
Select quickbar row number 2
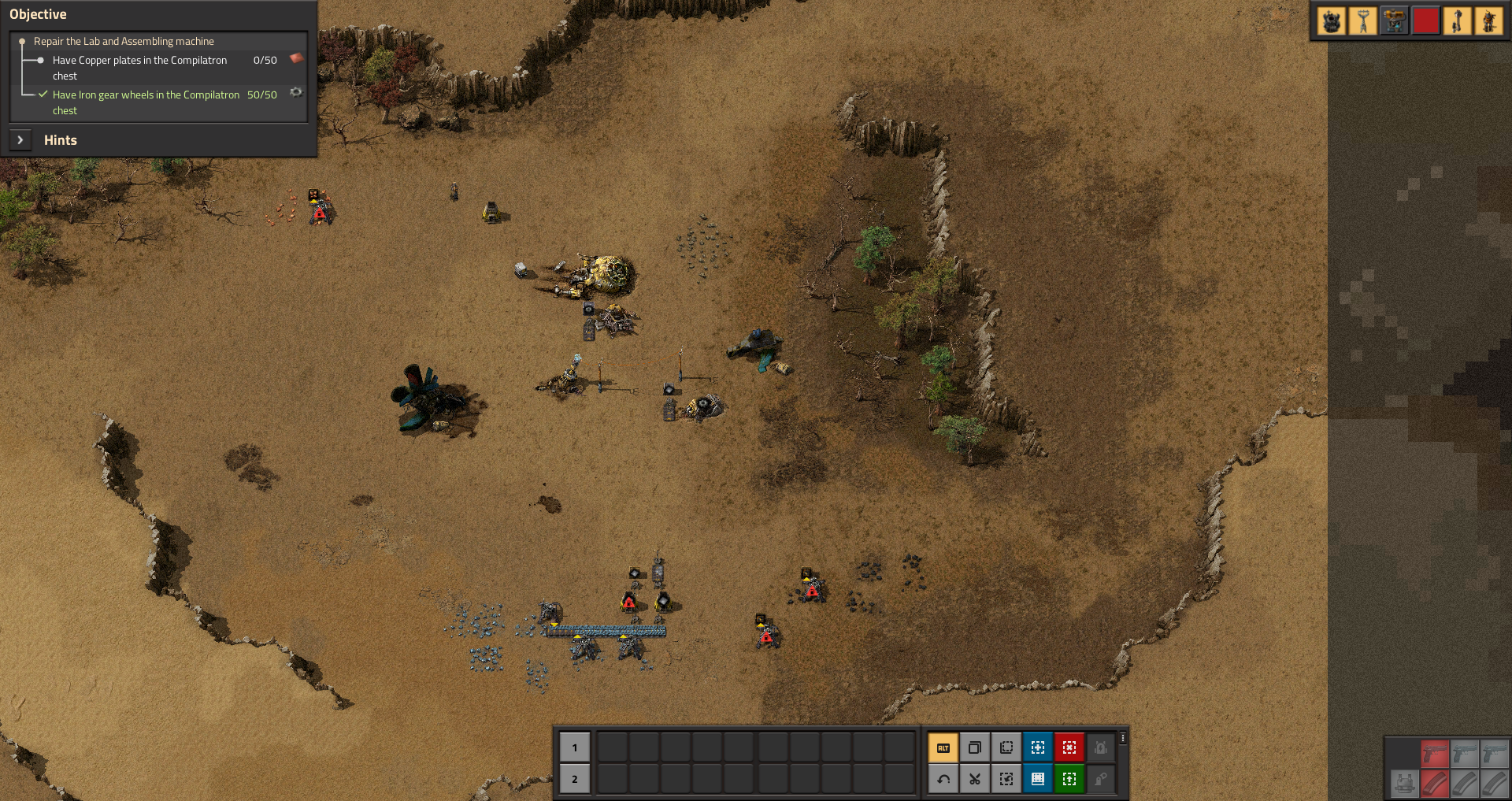pos(575,779)
